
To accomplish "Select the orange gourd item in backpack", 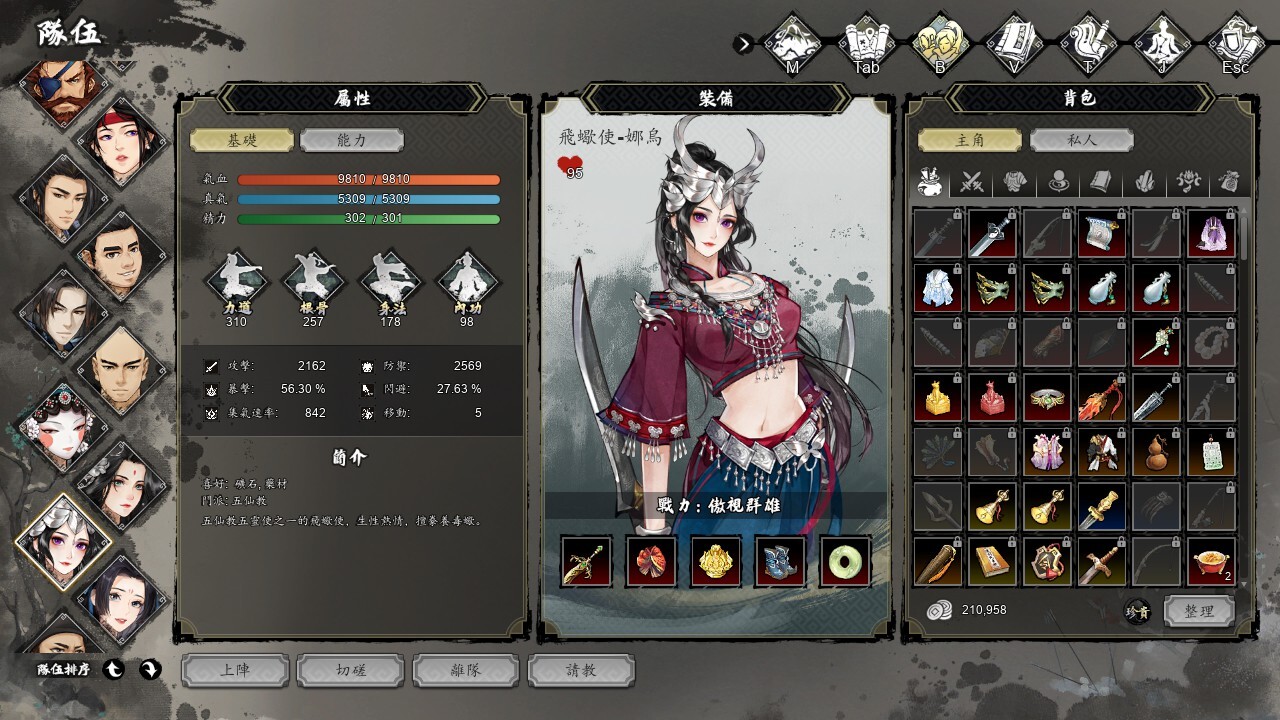I will 1156,452.
